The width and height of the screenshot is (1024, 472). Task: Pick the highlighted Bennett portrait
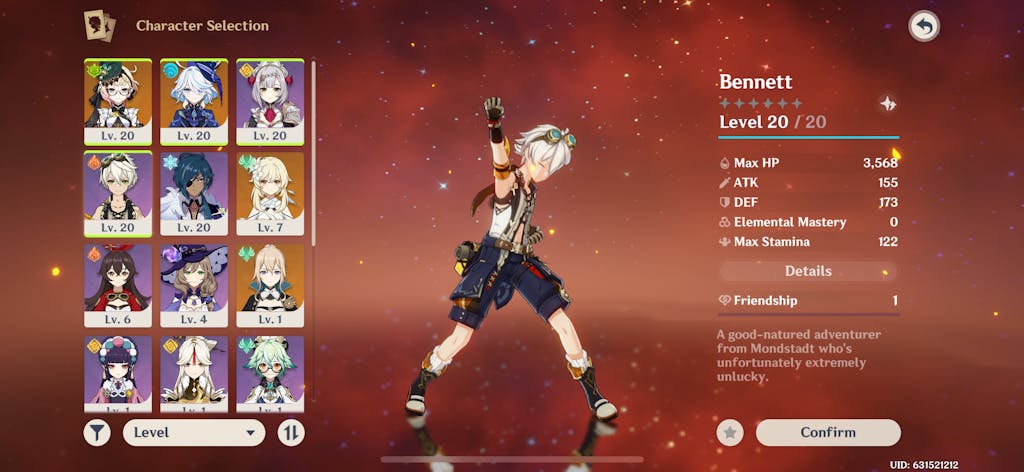118,193
